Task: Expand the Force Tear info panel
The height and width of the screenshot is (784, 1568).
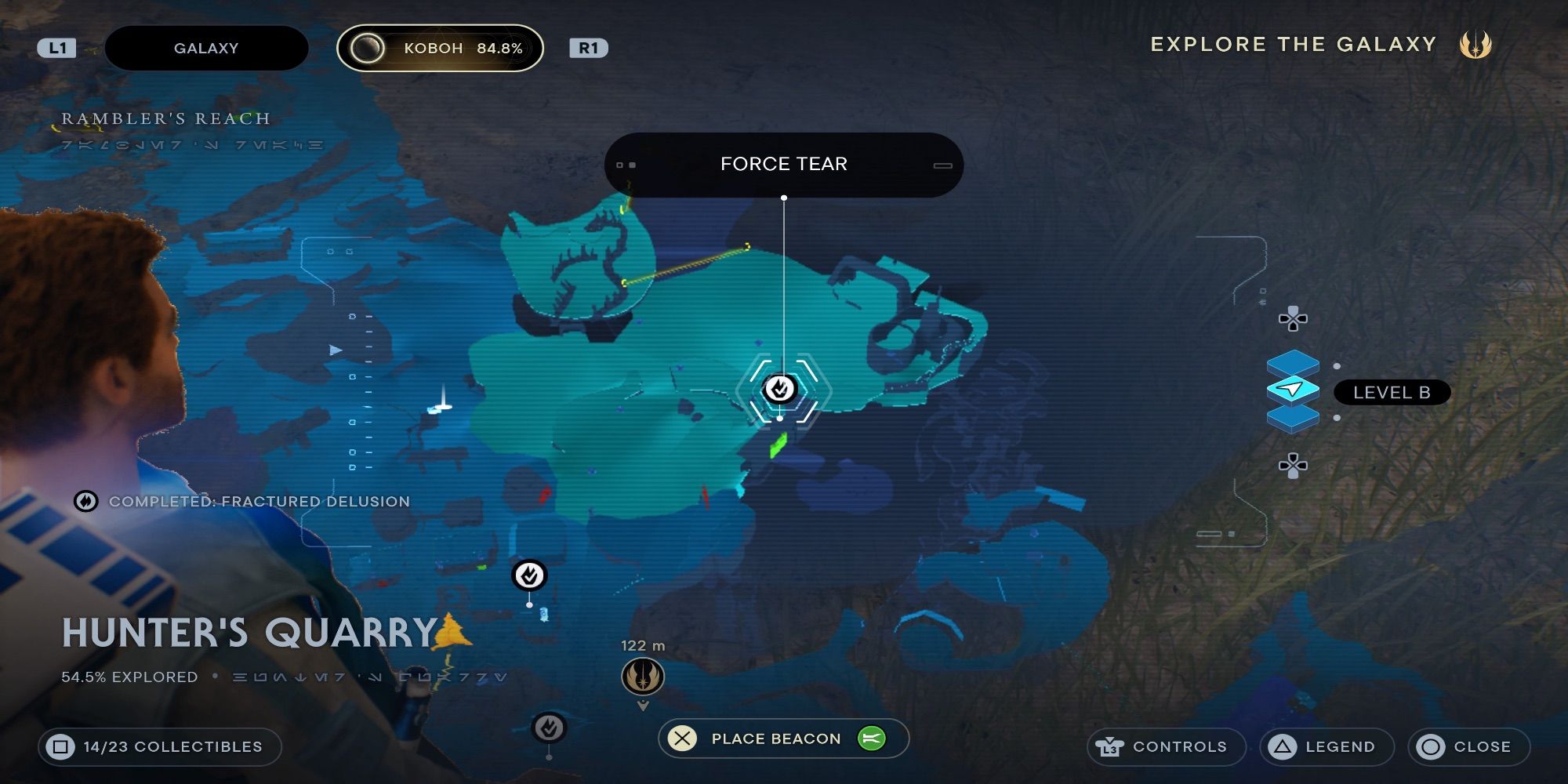Action: (940, 164)
